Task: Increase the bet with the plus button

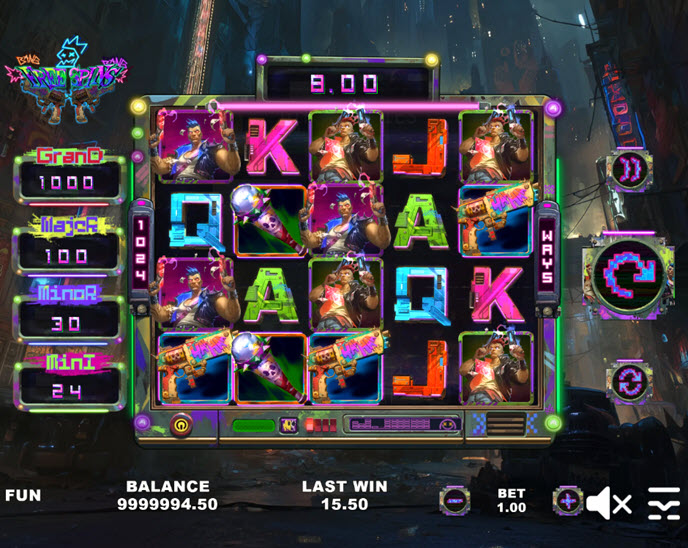Action: (568, 500)
